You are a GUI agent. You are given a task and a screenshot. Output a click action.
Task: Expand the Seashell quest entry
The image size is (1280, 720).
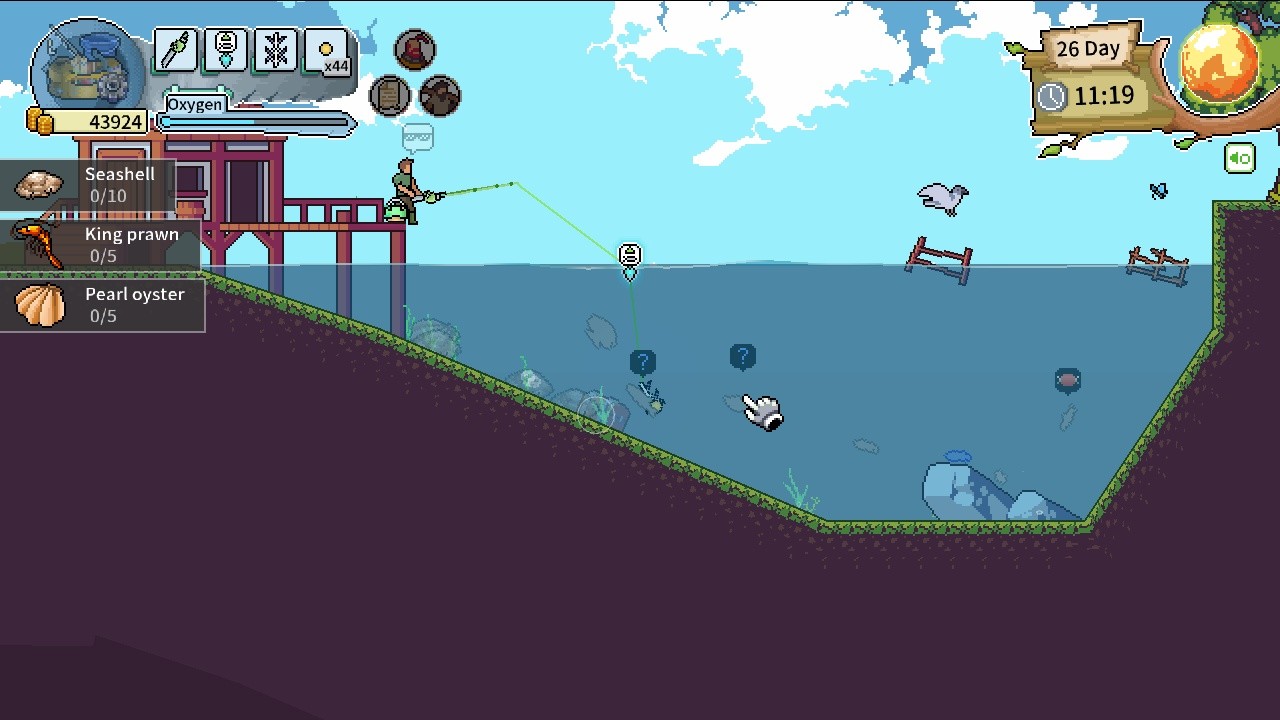tap(100, 184)
